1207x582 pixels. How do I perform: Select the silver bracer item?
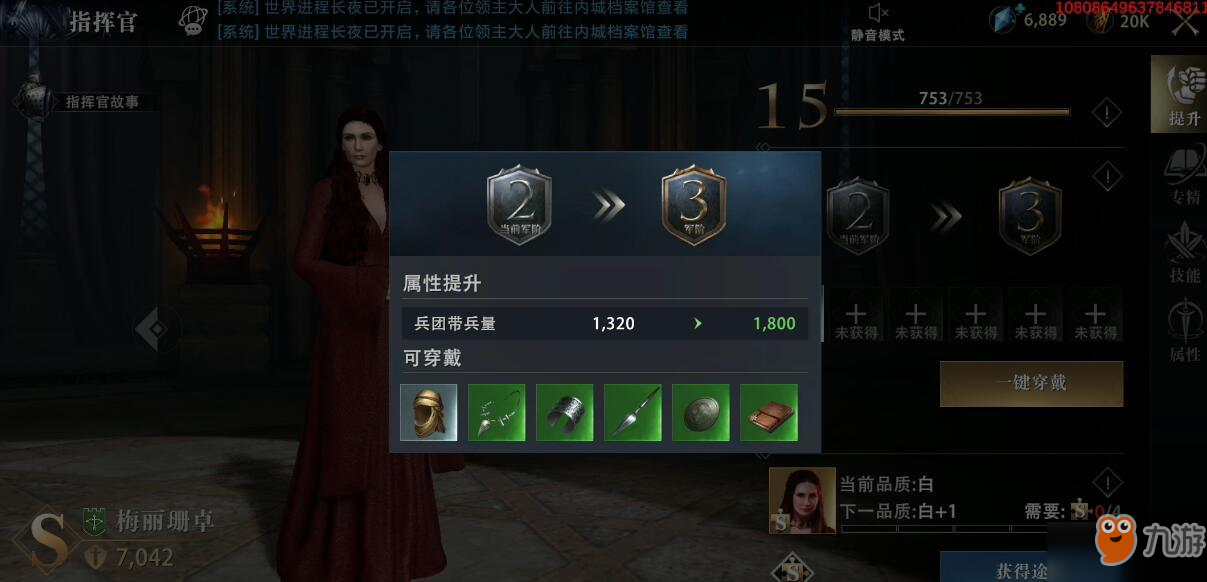pos(565,412)
